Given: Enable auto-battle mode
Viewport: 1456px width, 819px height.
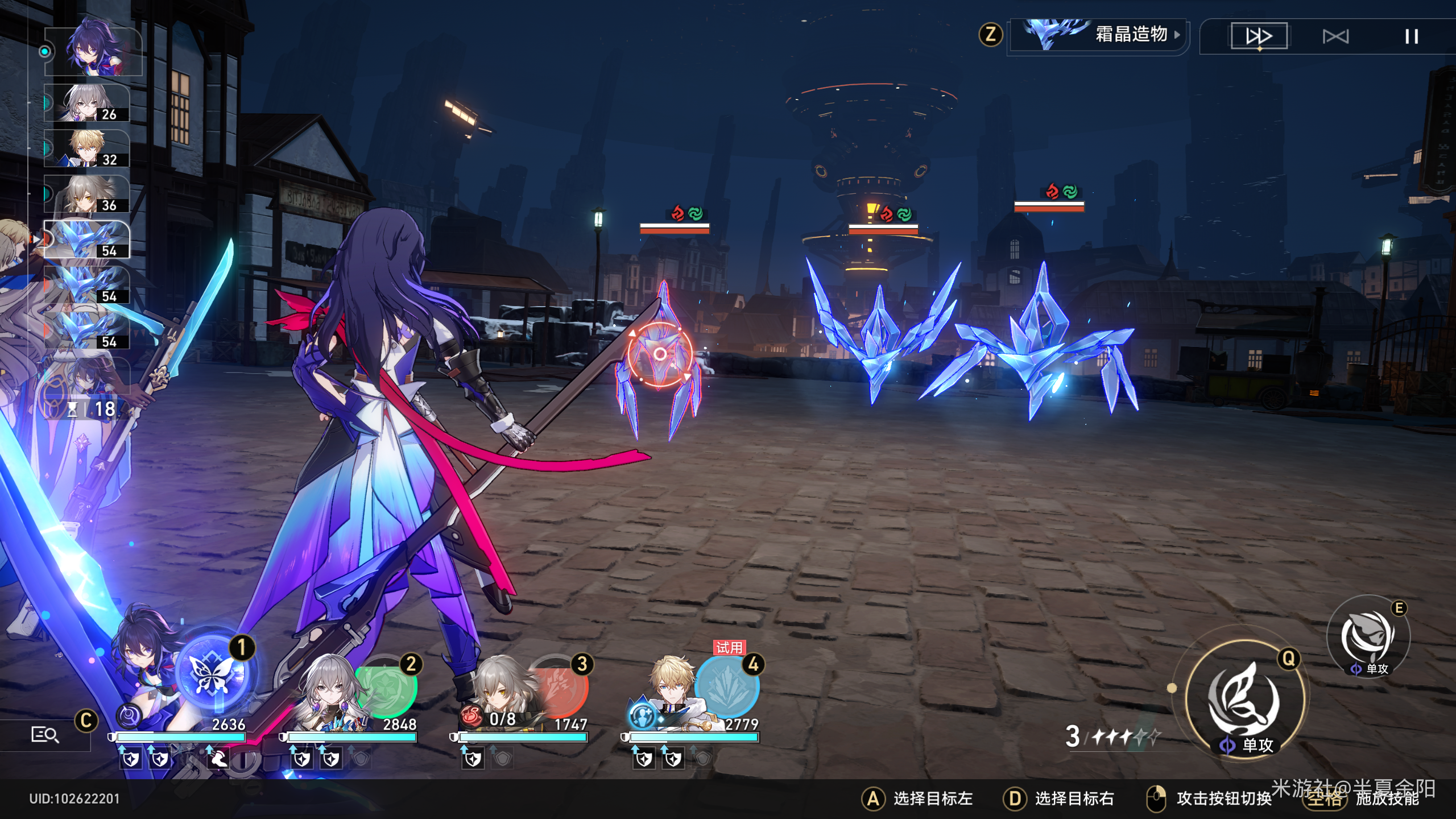Looking at the screenshot, I should (1335, 37).
